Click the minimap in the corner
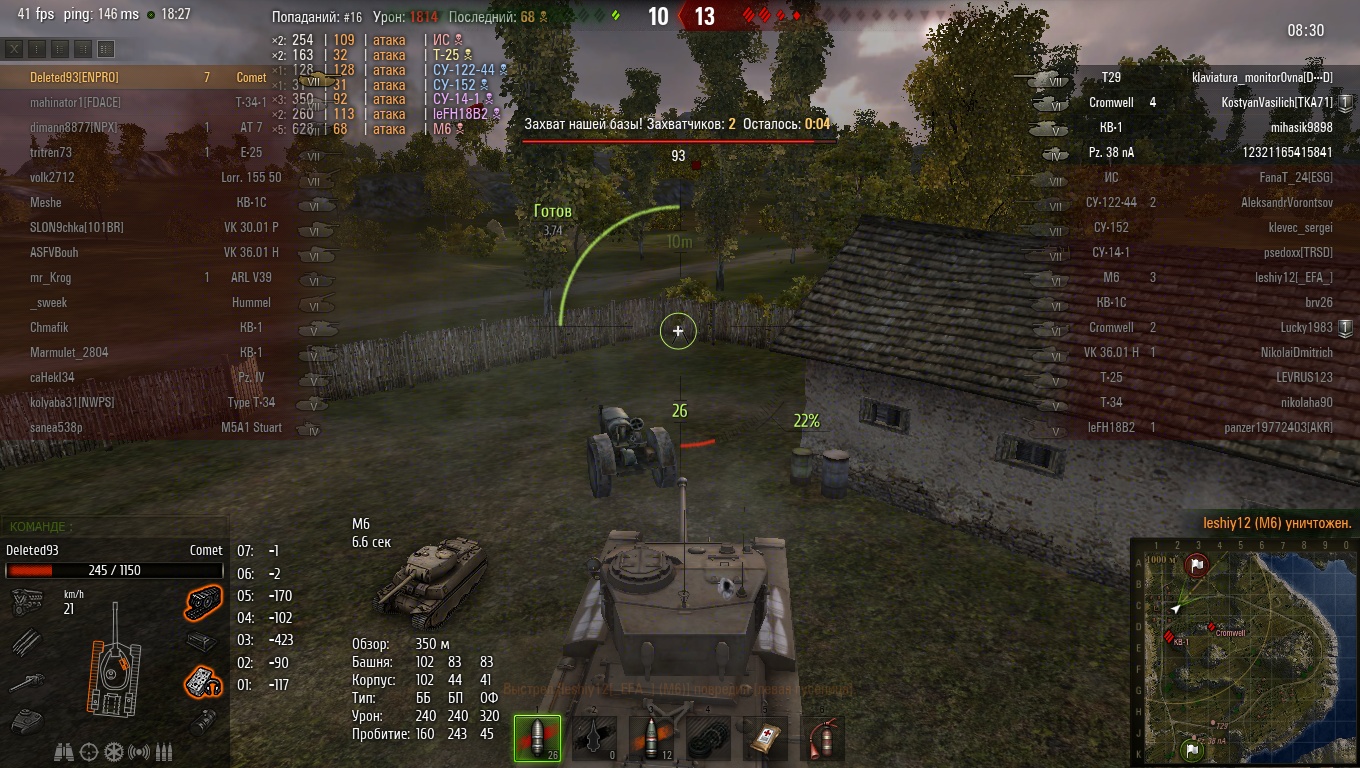Image resolution: width=1360 pixels, height=768 pixels. (x=1243, y=652)
